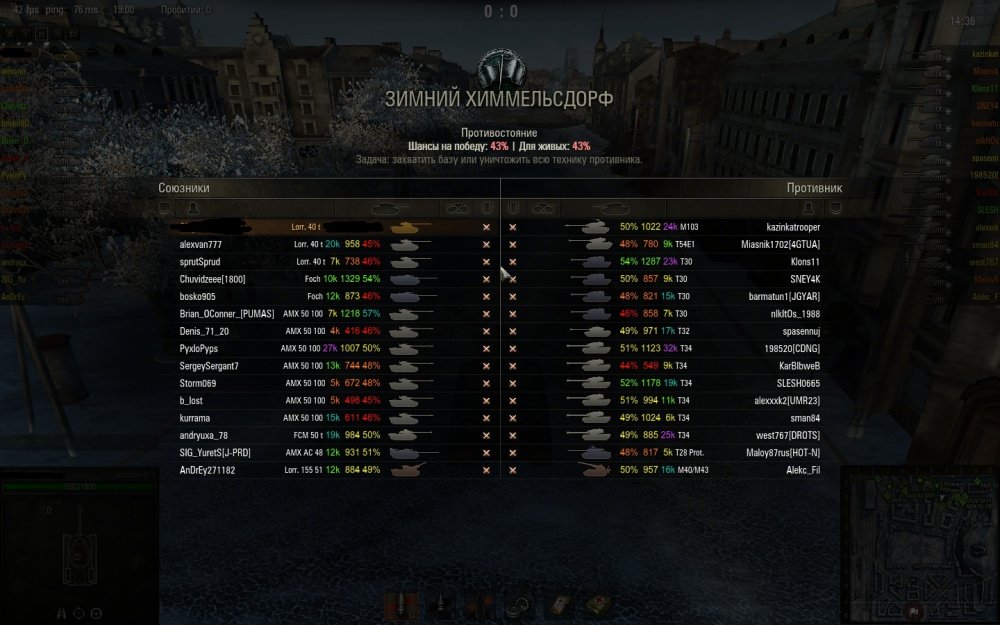This screenshot has width=1000, height=625.
Task: Select ally player alexvan777 in the team list
Action: (201, 244)
